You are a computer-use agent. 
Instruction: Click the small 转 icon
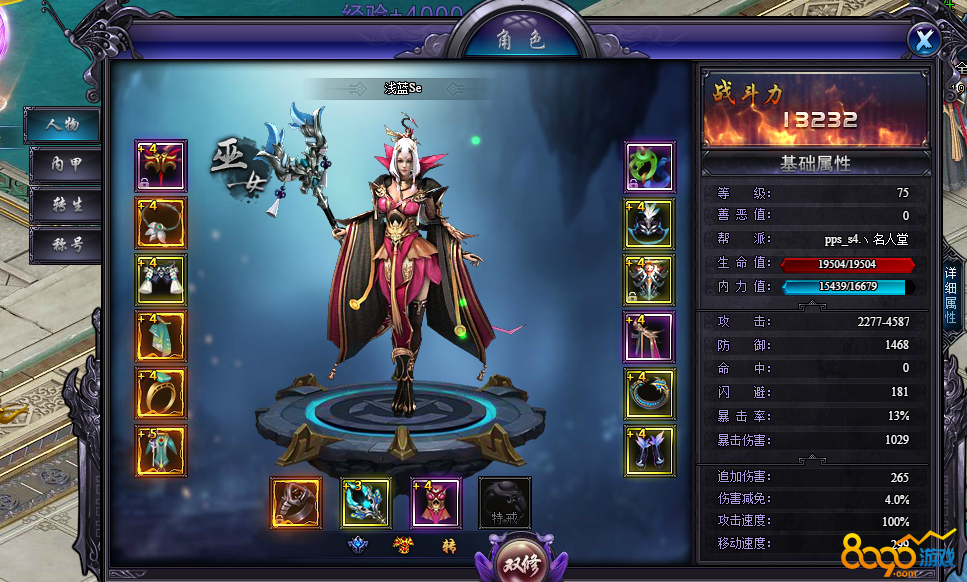click(x=450, y=545)
